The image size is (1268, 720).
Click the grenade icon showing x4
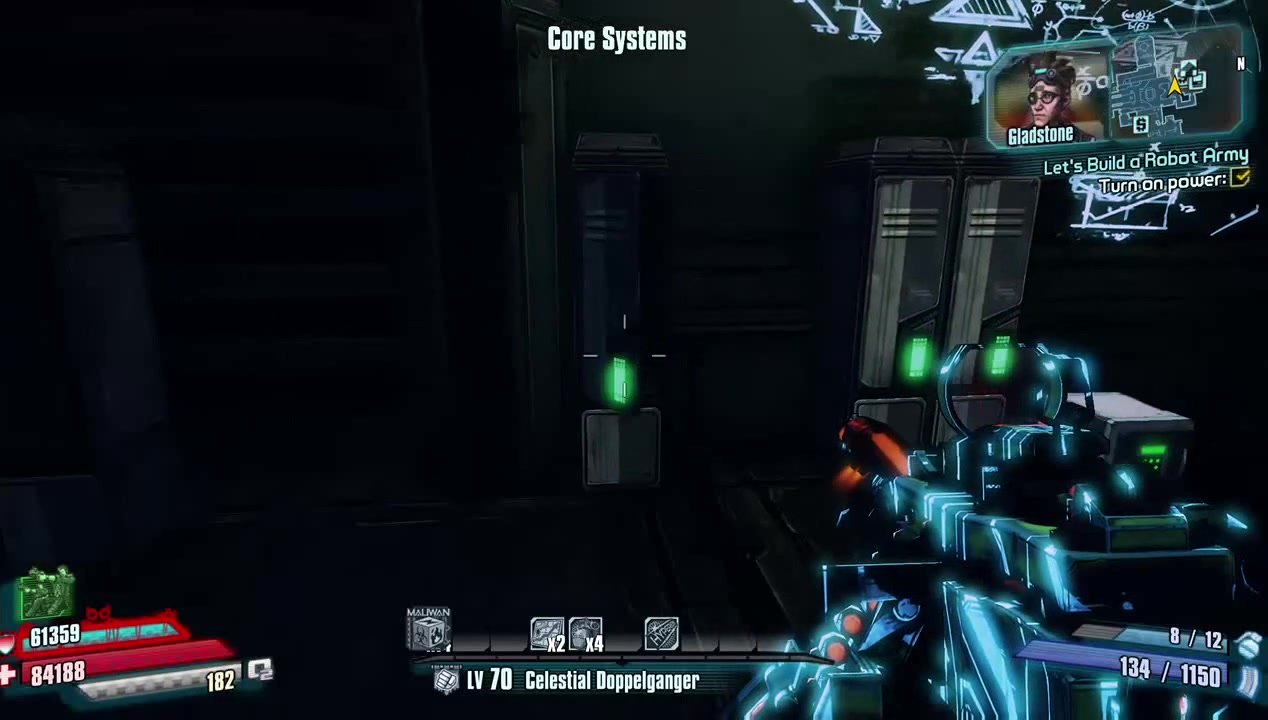[x=585, y=634]
